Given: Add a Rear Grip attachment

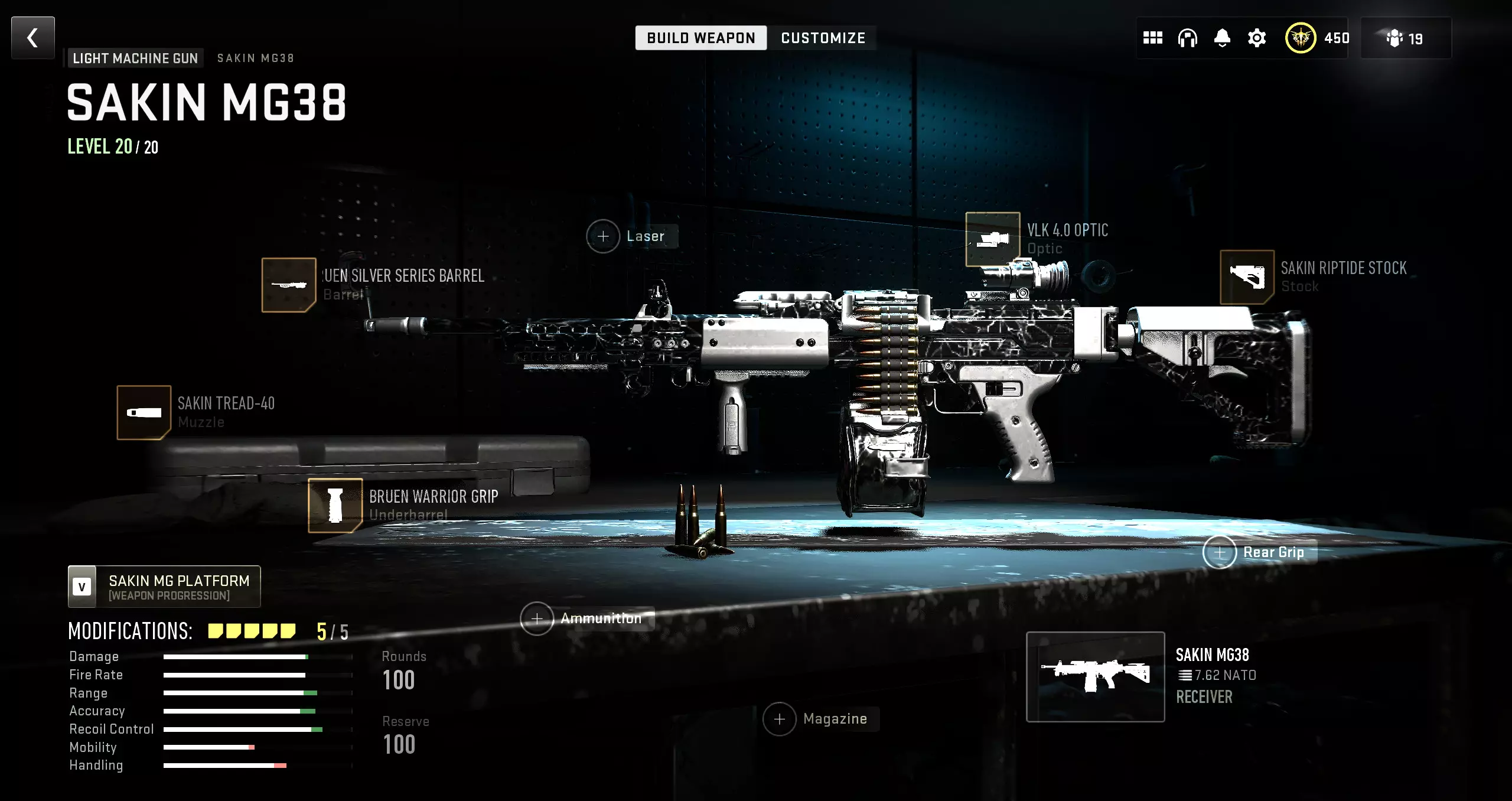Looking at the screenshot, I should coord(1220,552).
